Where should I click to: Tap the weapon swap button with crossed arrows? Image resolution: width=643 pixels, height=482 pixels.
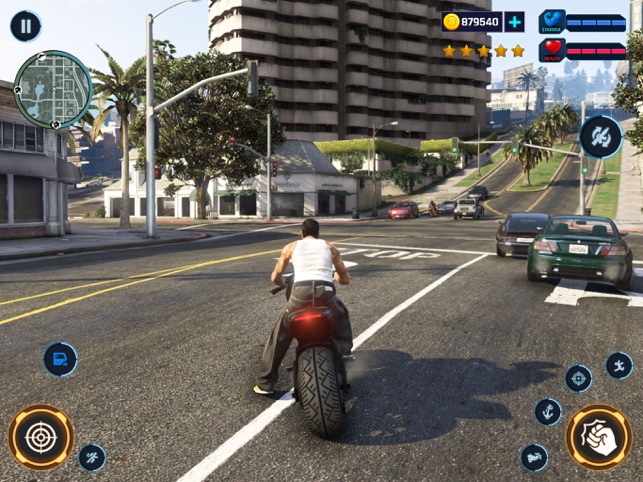click(600, 136)
